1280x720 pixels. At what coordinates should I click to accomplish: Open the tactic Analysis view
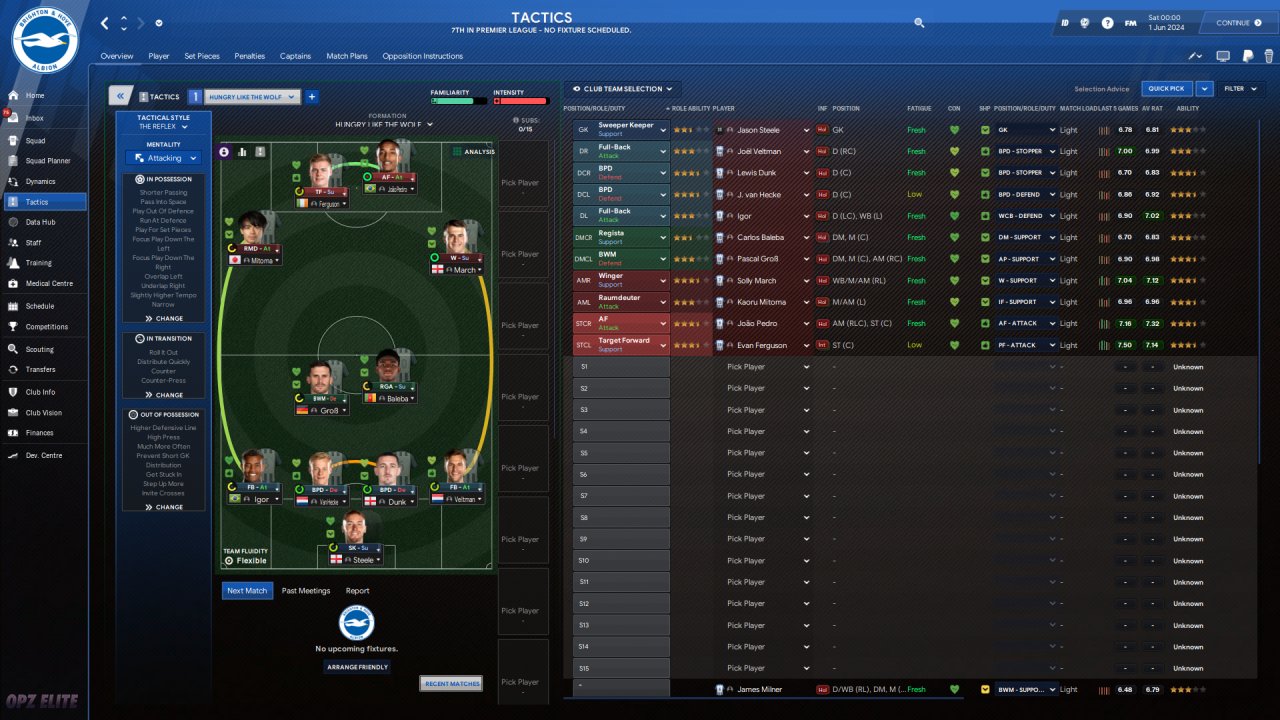pyautogui.click(x=474, y=152)
